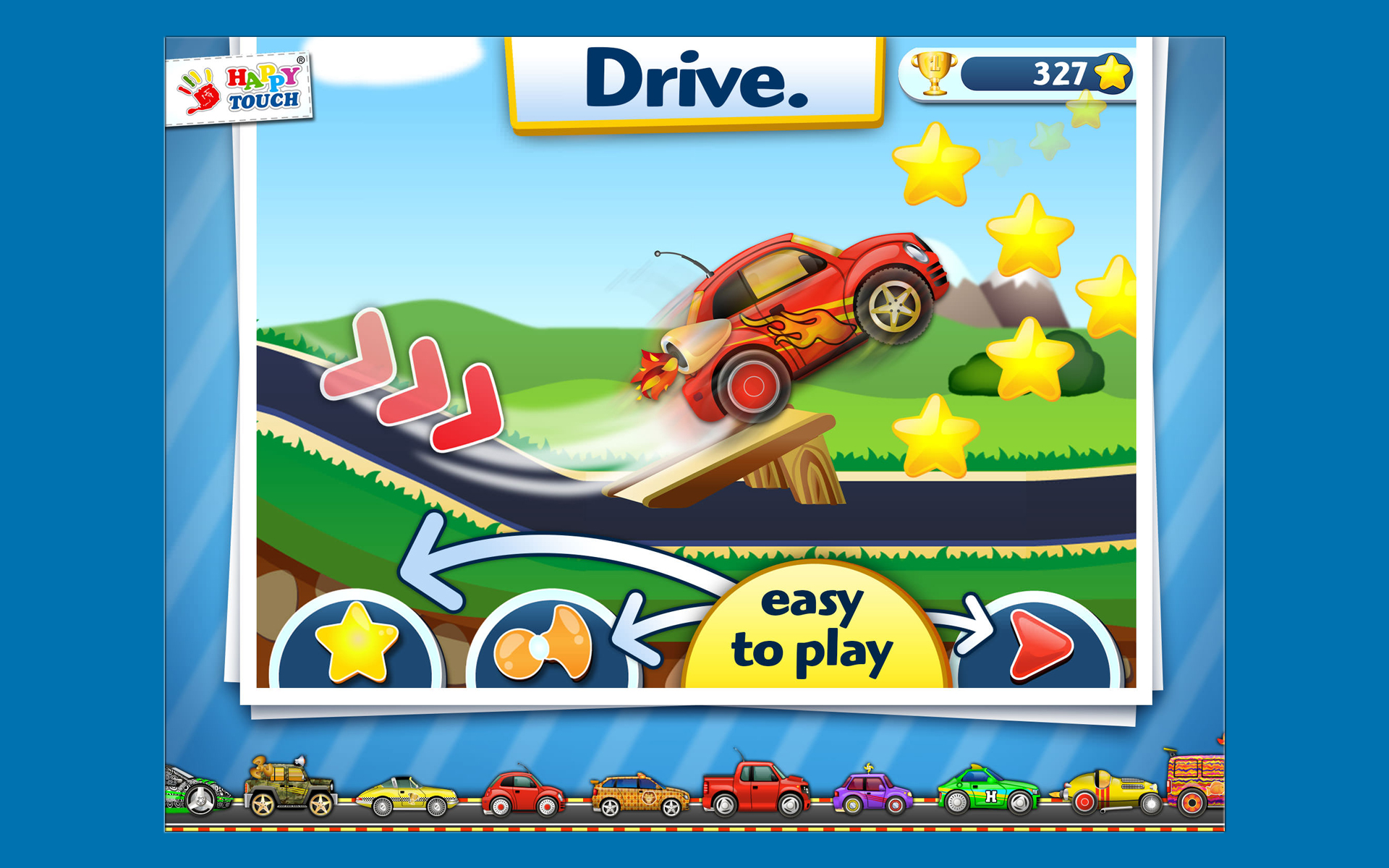Click the 'Drive.' title banner
1389x868 pixels.
(697, 80)
